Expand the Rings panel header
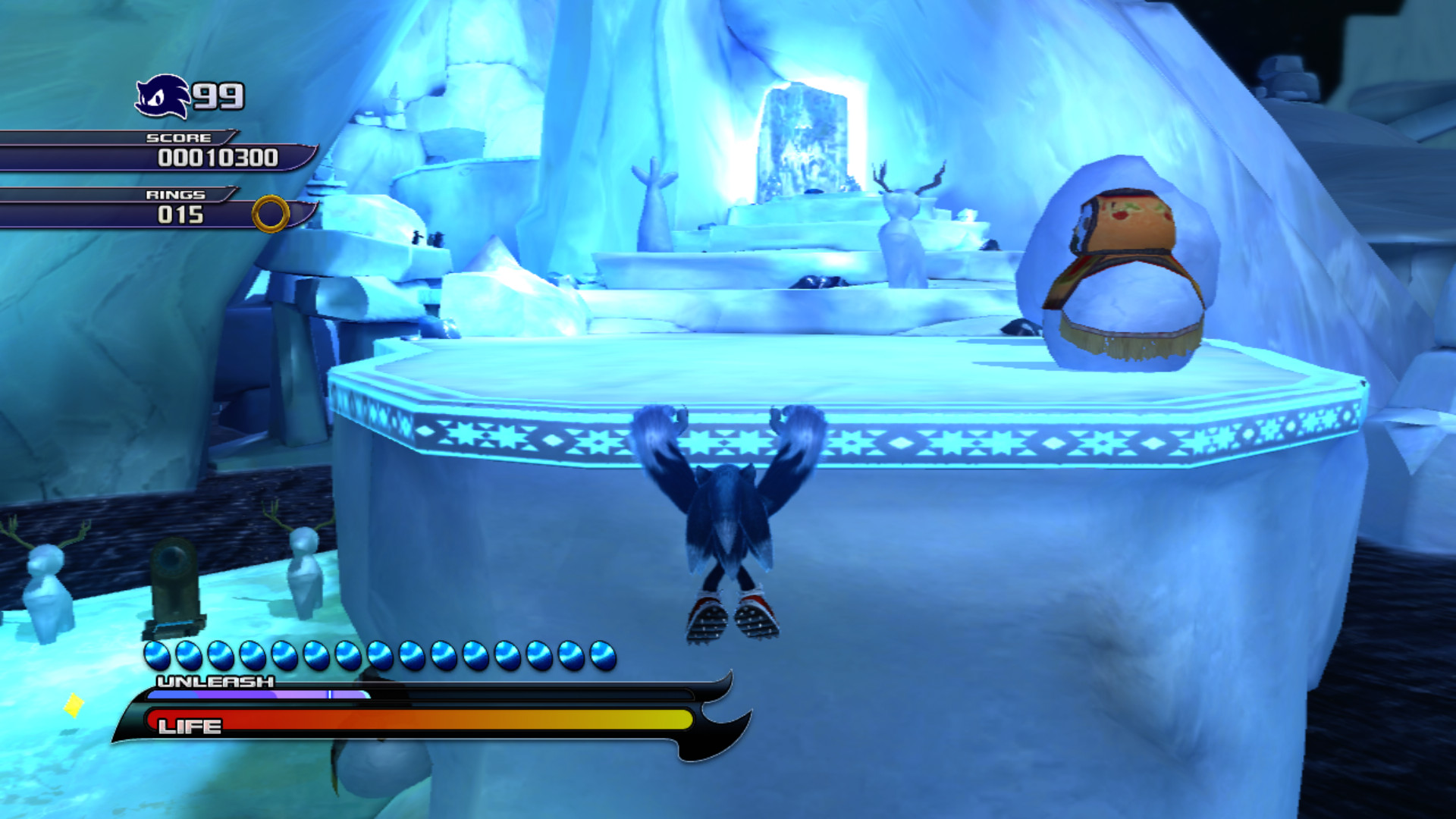This screenshot has height=819, width=1456. click(x=174, y=195)
